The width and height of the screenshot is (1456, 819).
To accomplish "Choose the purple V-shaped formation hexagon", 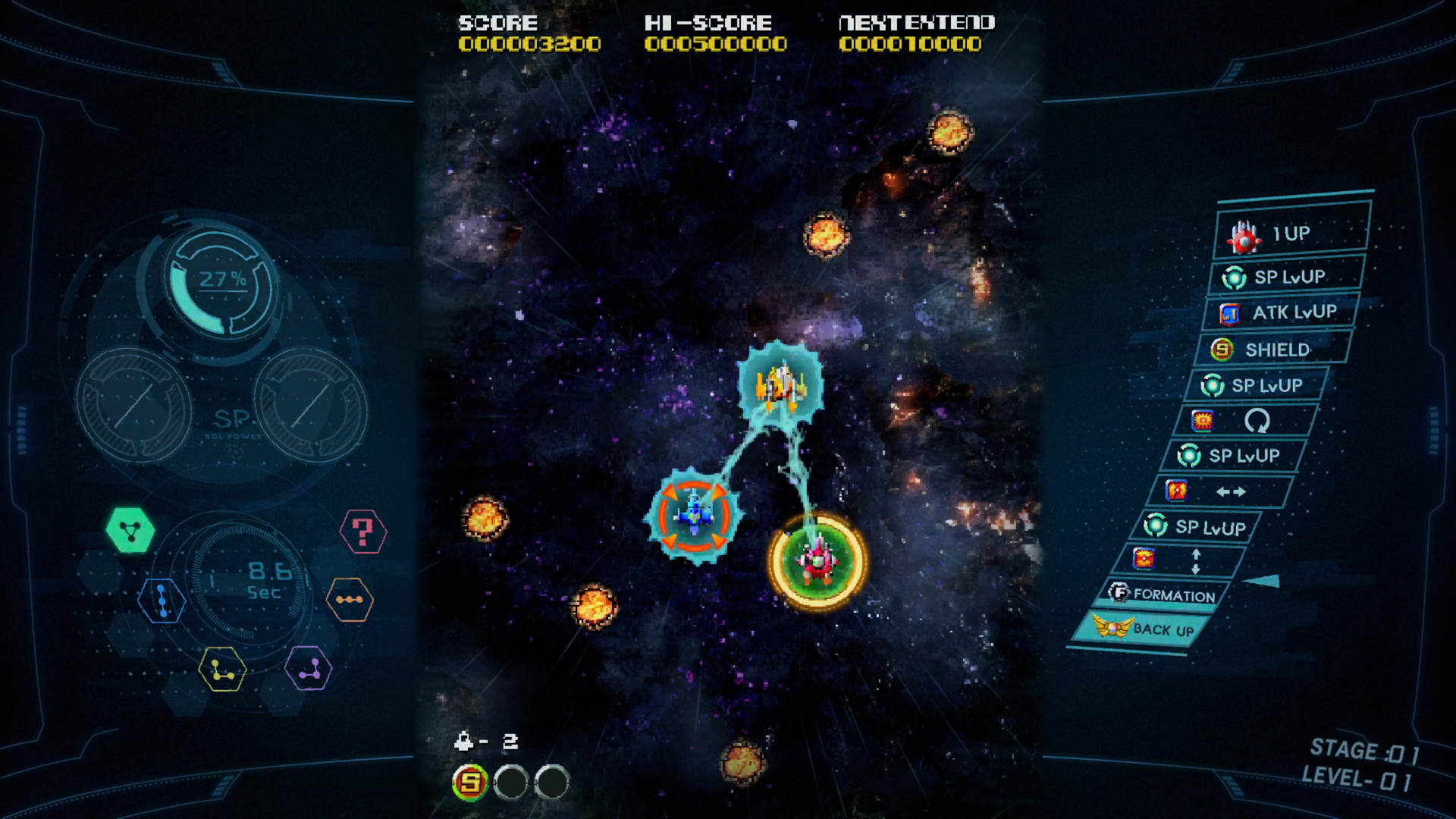I will click(x=309, y=668).
